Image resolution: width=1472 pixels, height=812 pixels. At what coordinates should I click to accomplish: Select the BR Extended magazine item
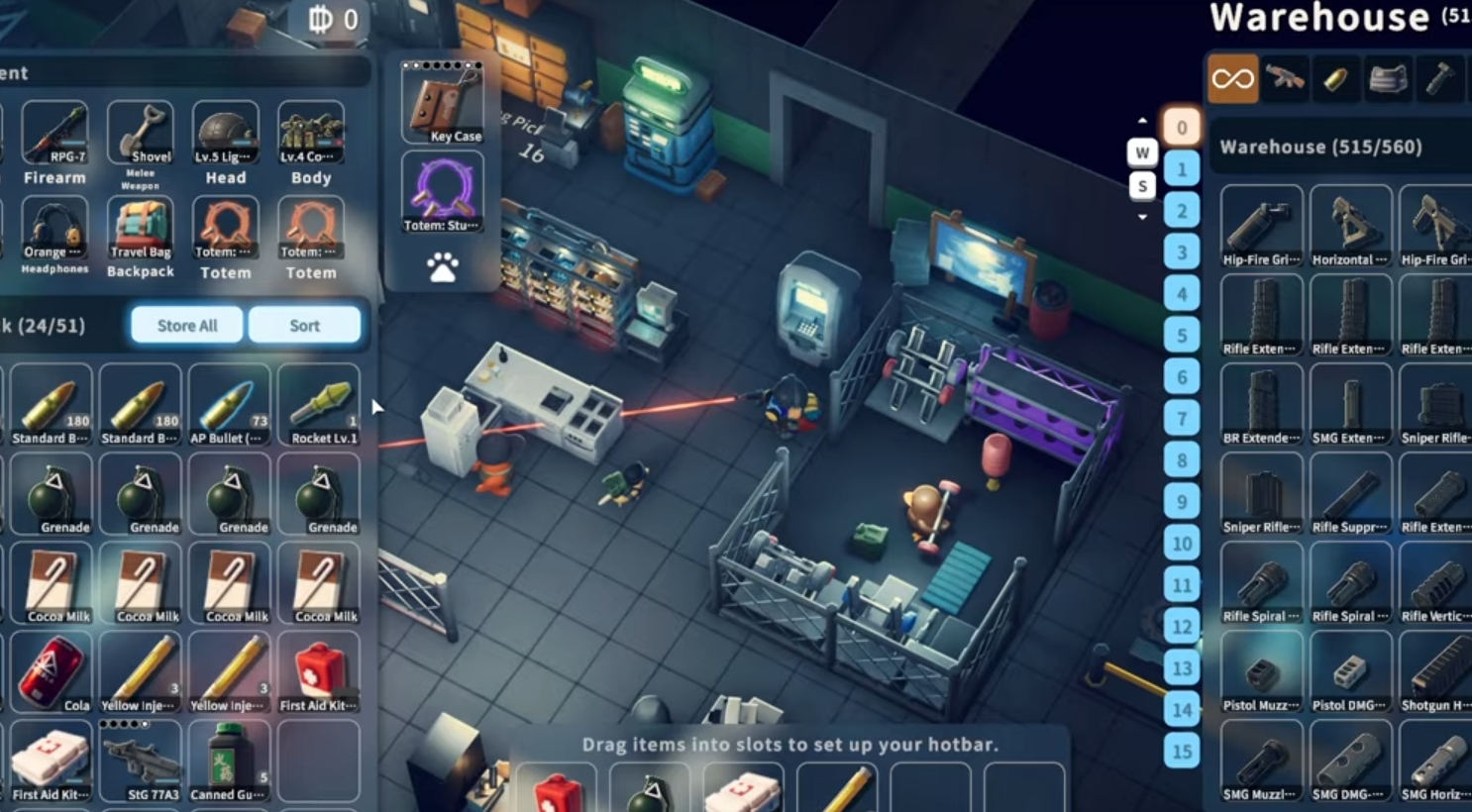1261,405
